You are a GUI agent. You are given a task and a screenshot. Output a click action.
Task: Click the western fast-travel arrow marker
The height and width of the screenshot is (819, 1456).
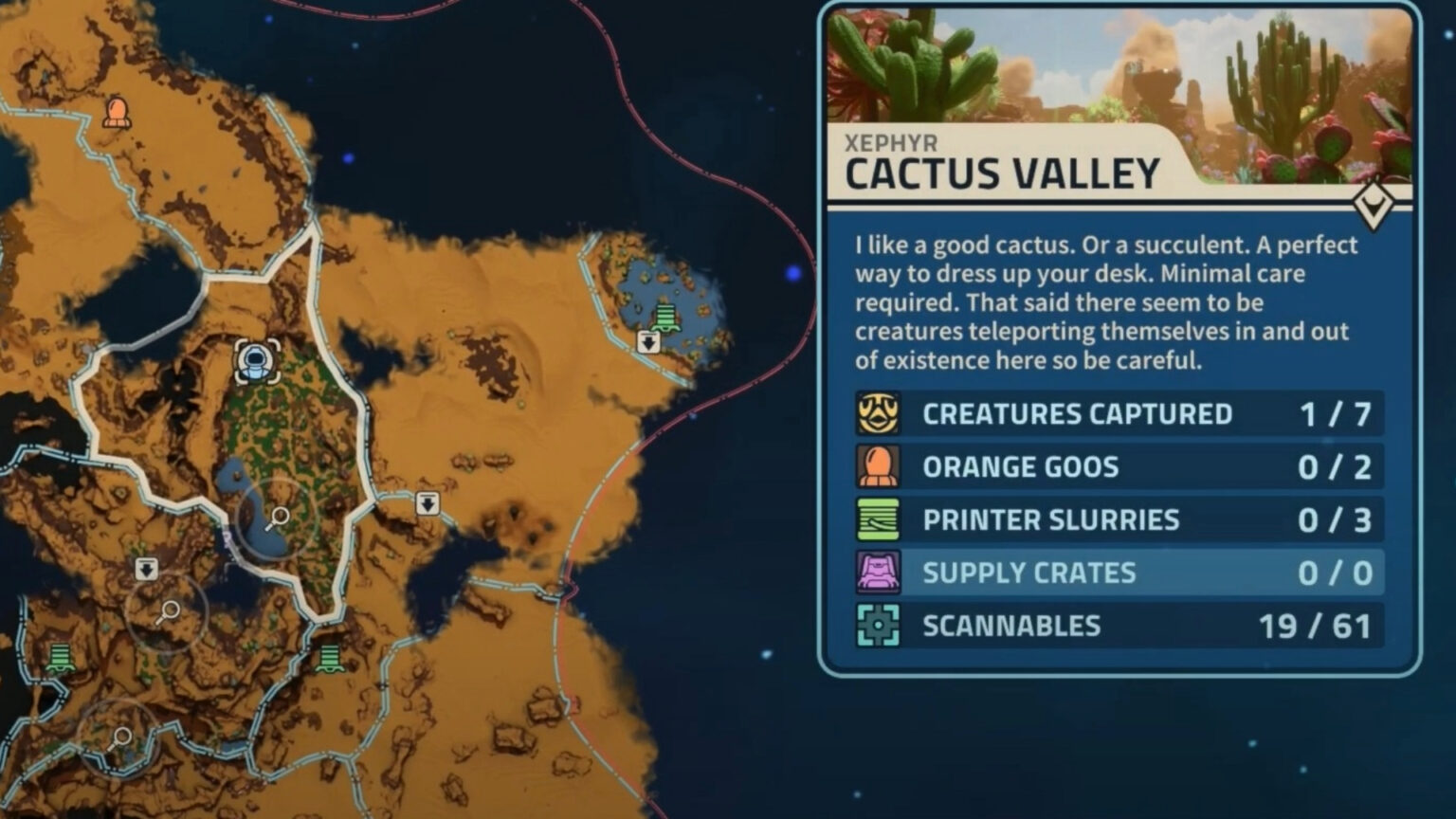pos(147,570)
